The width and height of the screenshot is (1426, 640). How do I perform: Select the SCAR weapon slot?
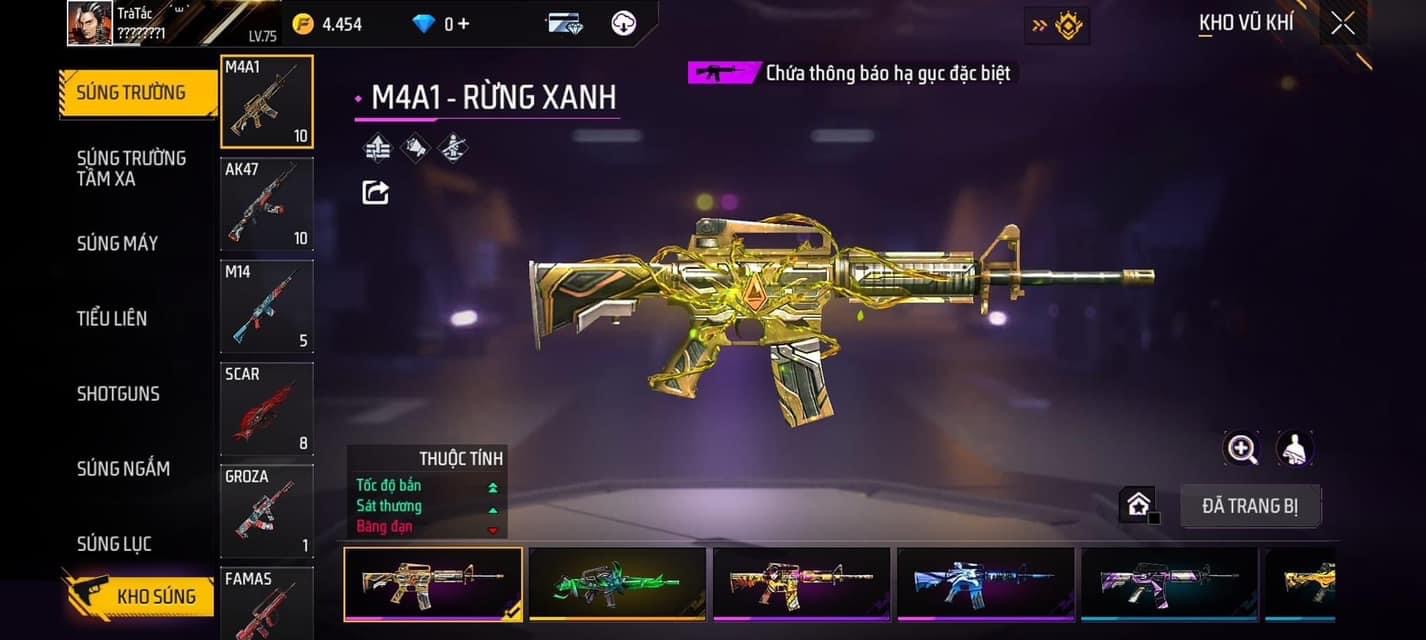pyautogui.click(x=266, y=408)
